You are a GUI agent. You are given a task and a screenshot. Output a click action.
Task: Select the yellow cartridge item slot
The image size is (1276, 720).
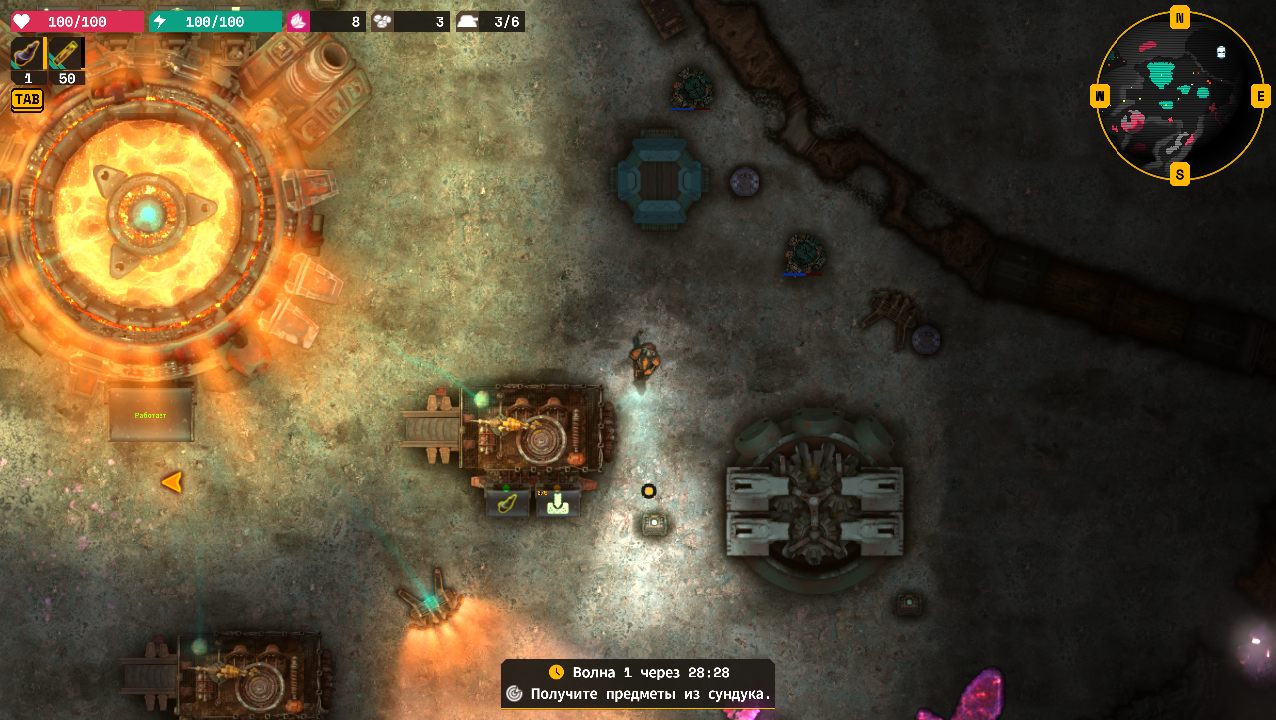(x=67, y=54)
